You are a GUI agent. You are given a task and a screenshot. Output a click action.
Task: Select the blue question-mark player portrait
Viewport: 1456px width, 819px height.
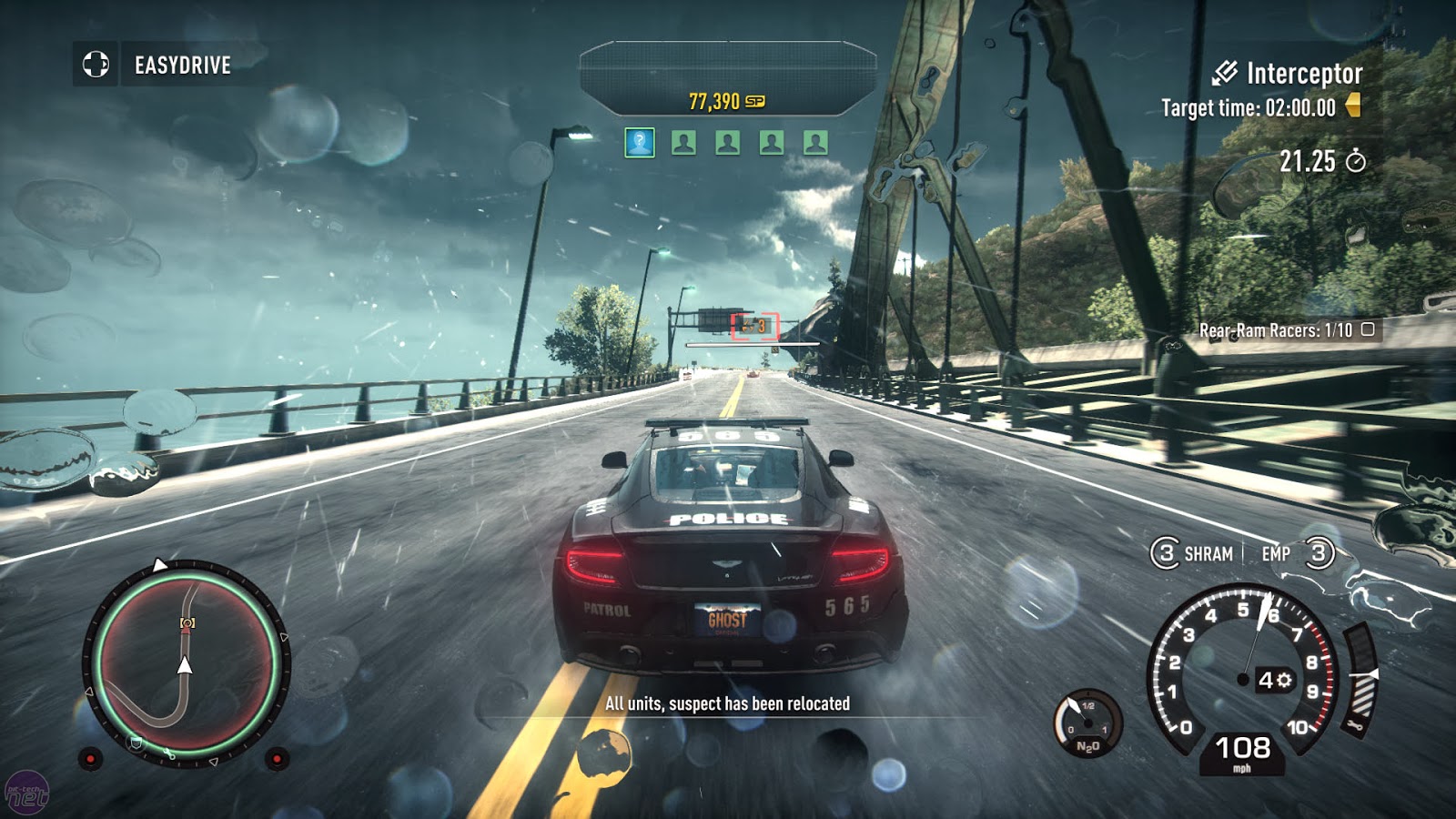[640, 142]
